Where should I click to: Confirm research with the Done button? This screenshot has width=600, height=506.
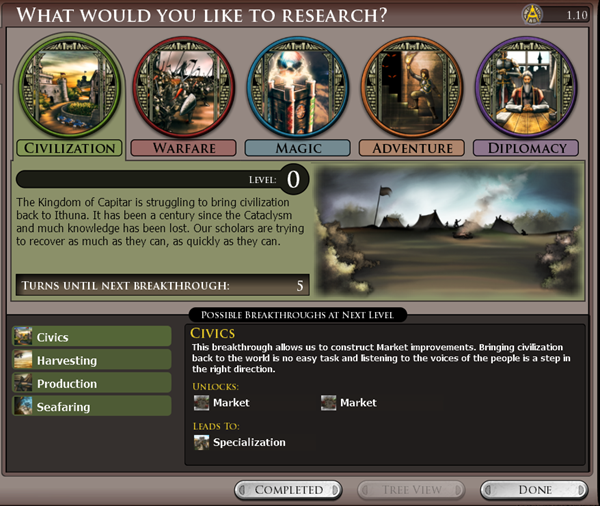(534, 490)
